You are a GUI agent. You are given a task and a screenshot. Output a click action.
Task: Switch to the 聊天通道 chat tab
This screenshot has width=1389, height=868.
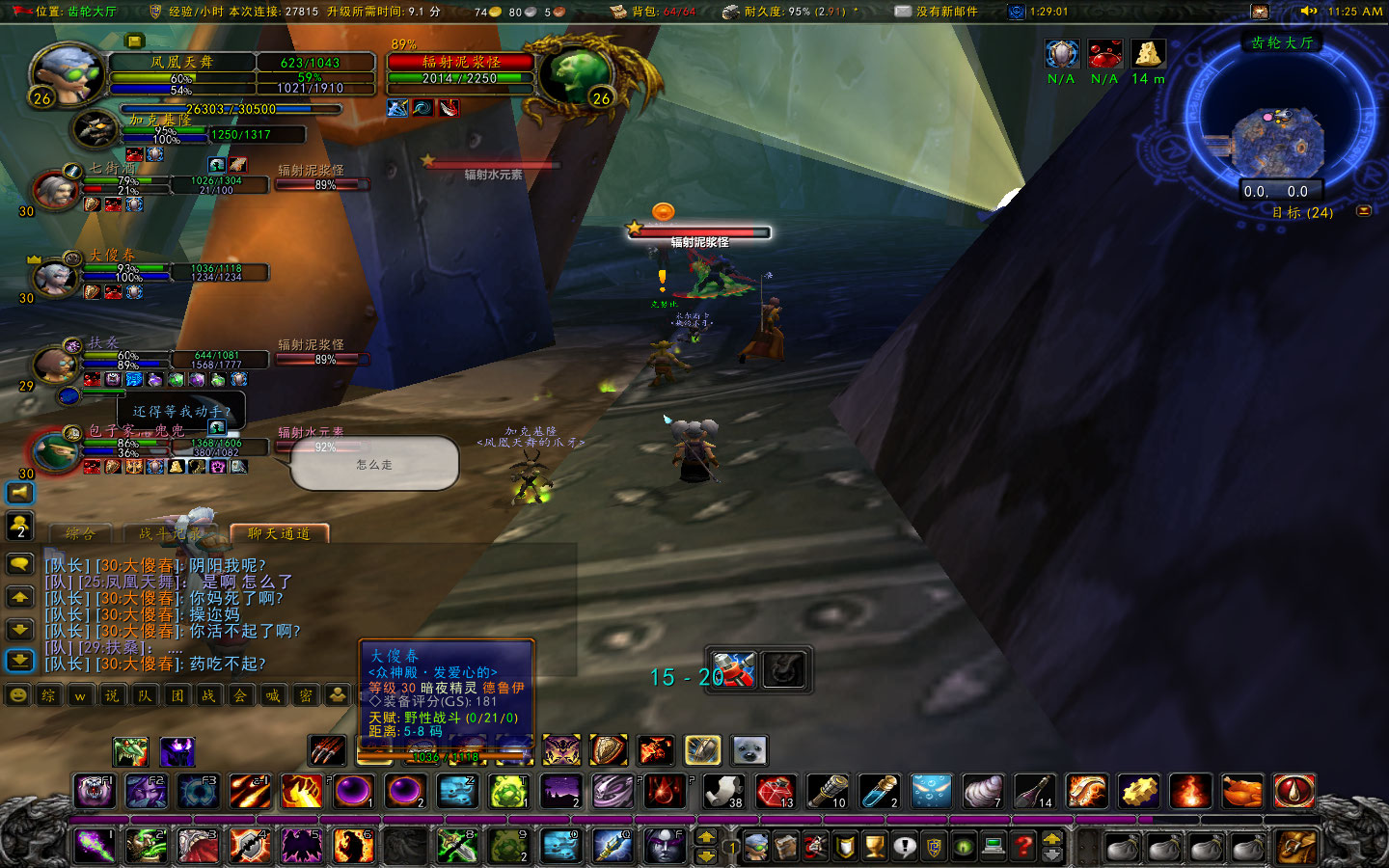point(279,533)
